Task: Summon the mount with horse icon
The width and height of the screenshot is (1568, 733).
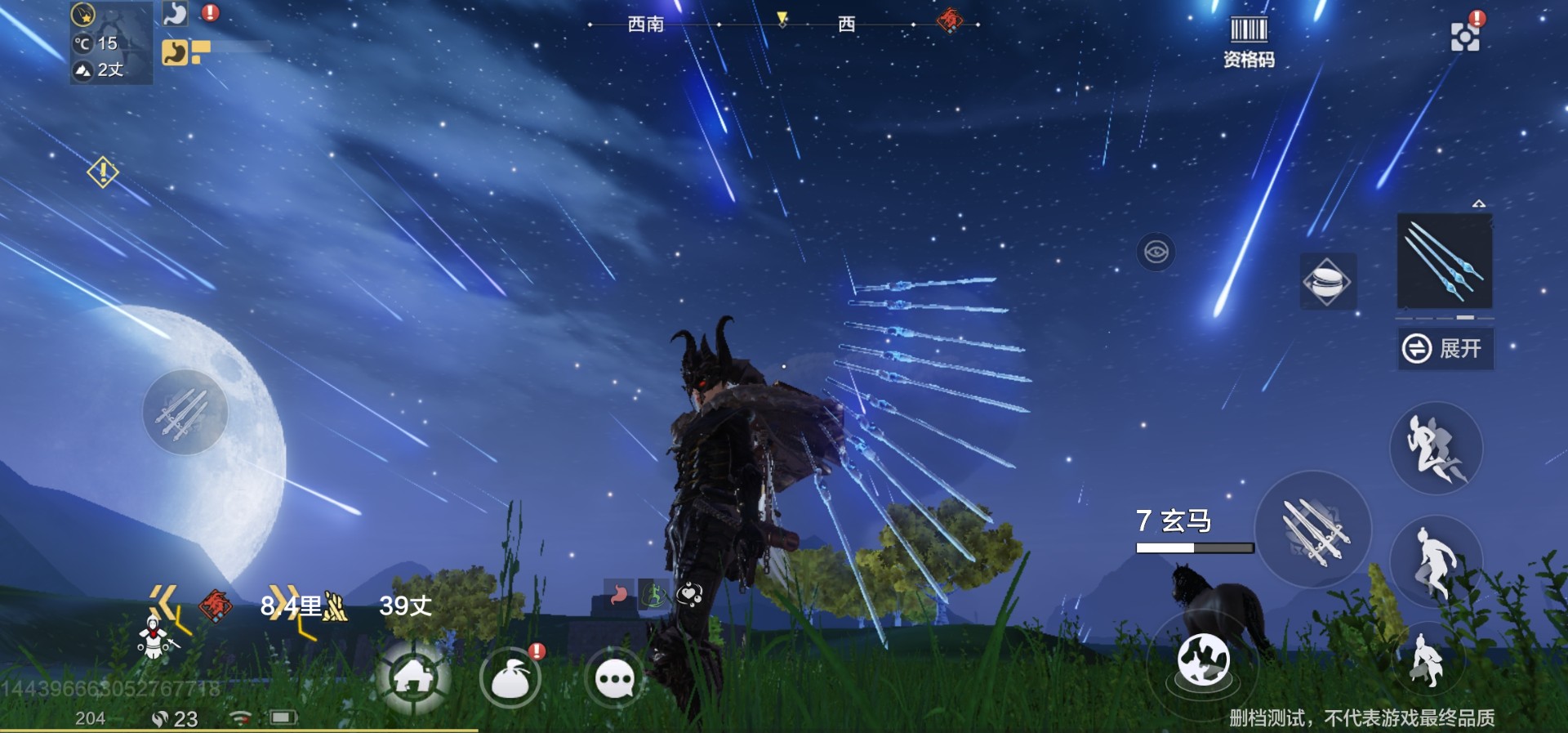Action: click(1203, 660)
